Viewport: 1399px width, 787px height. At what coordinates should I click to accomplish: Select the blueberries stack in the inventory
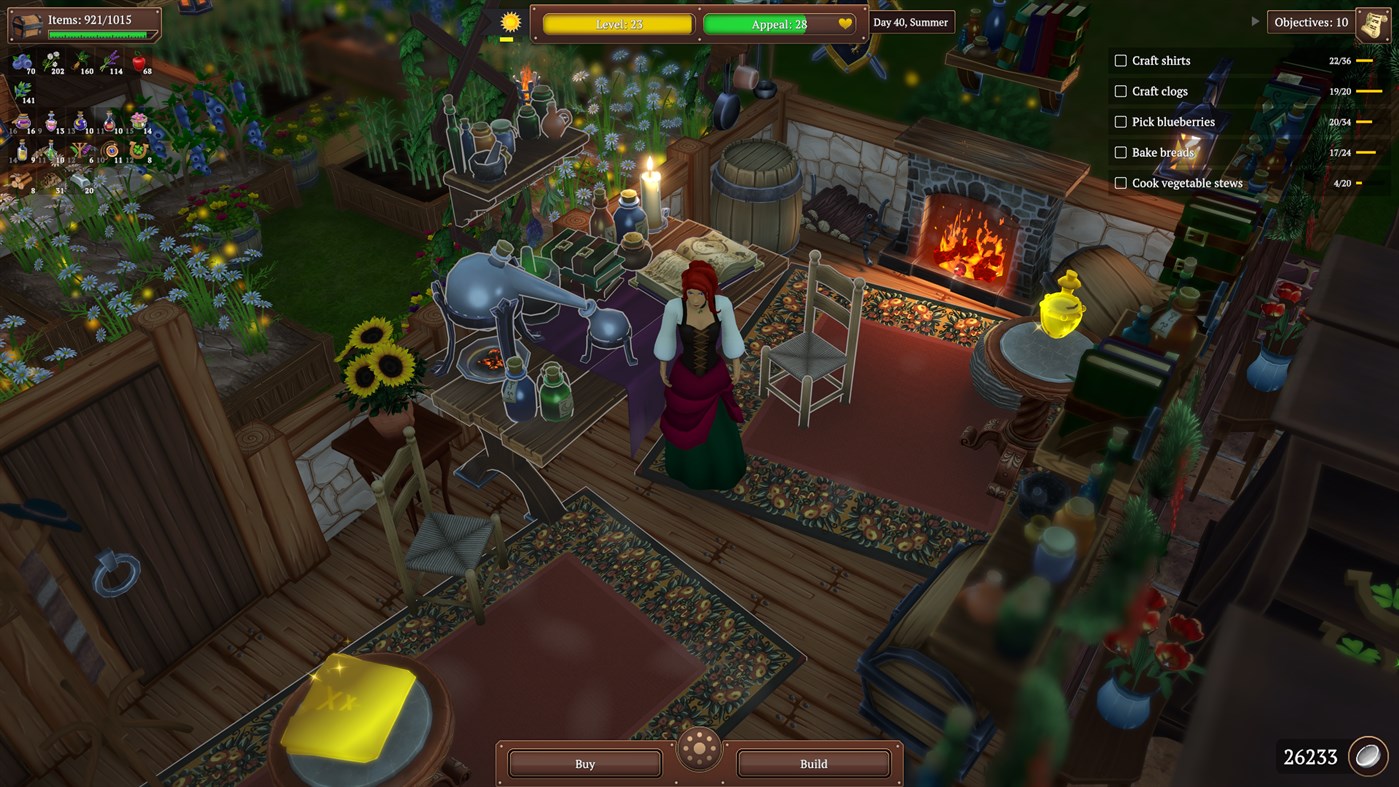21,62
